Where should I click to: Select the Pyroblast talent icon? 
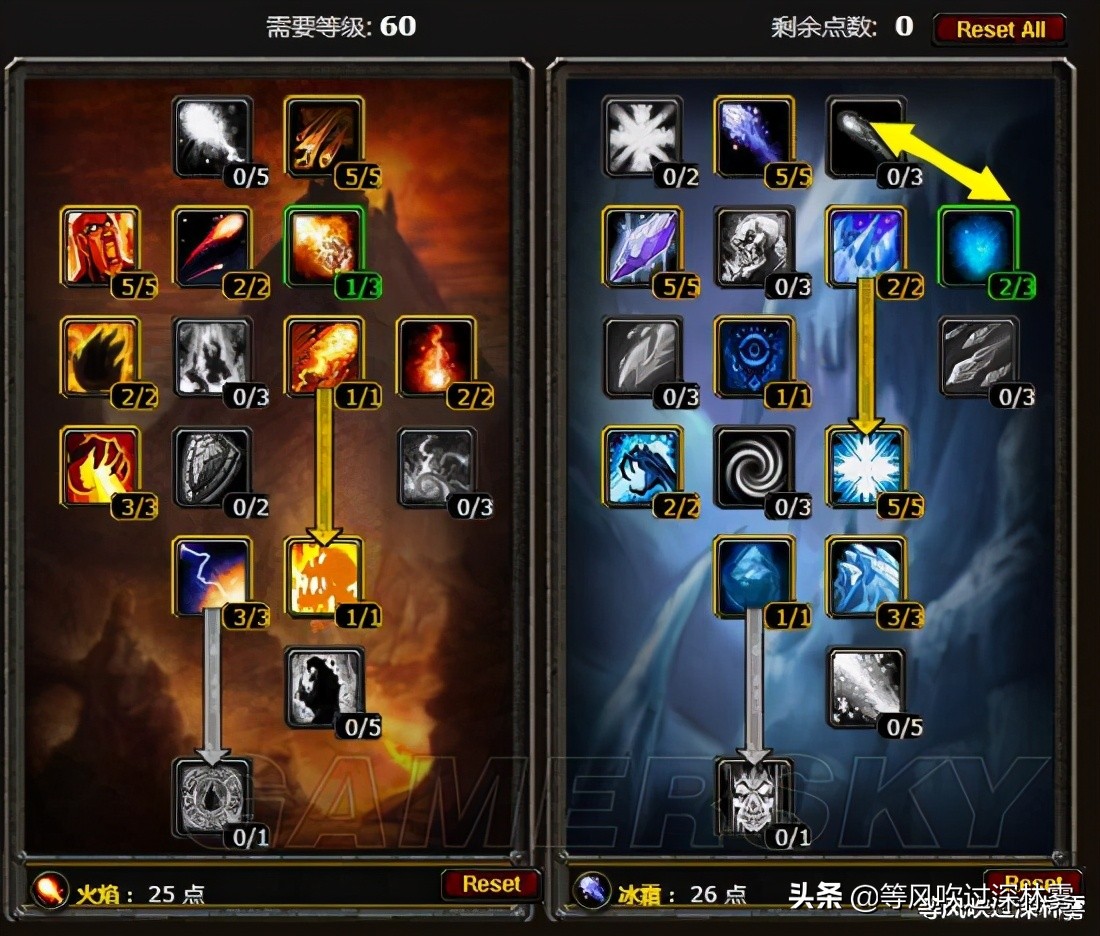pyautogui.click(x=322, y=356)
